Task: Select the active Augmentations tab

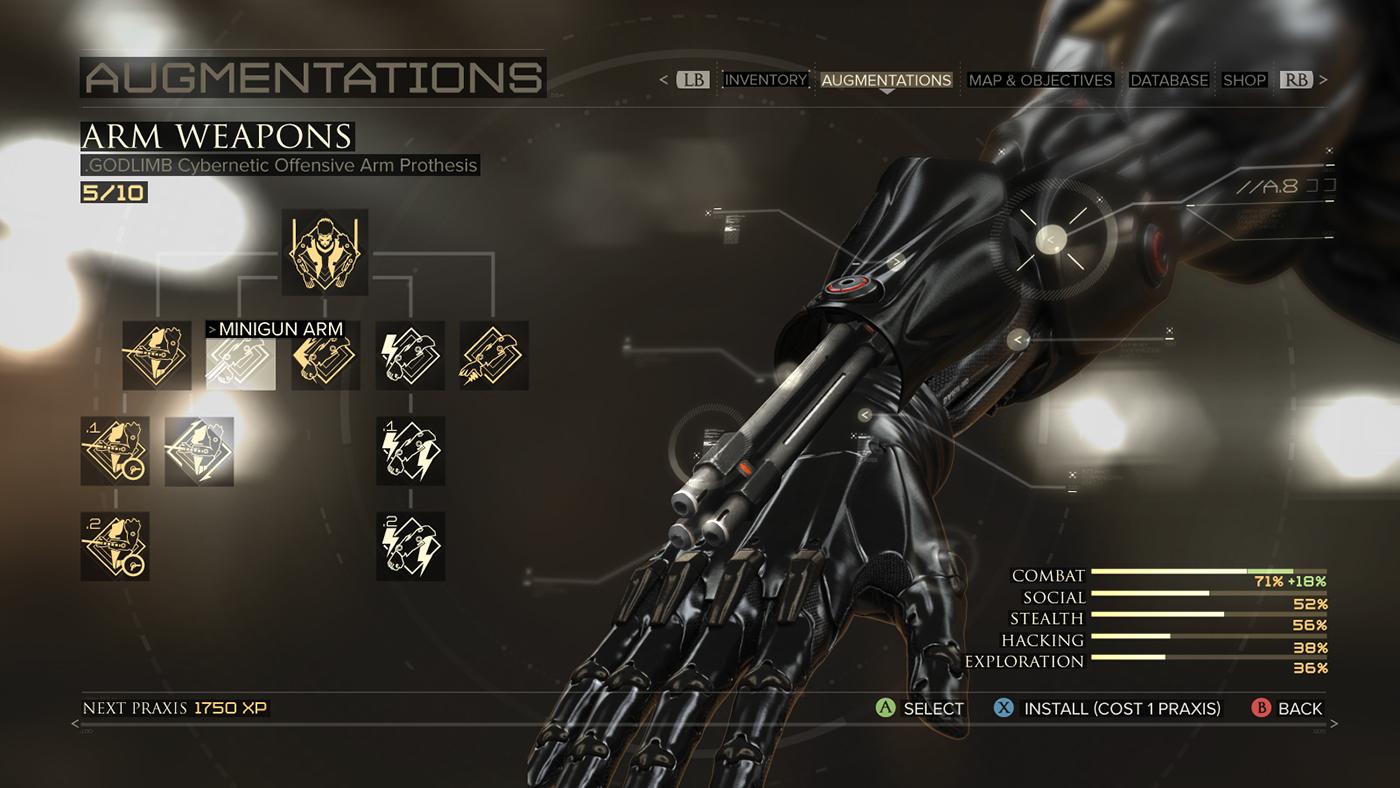Action: tap(886, 80)
